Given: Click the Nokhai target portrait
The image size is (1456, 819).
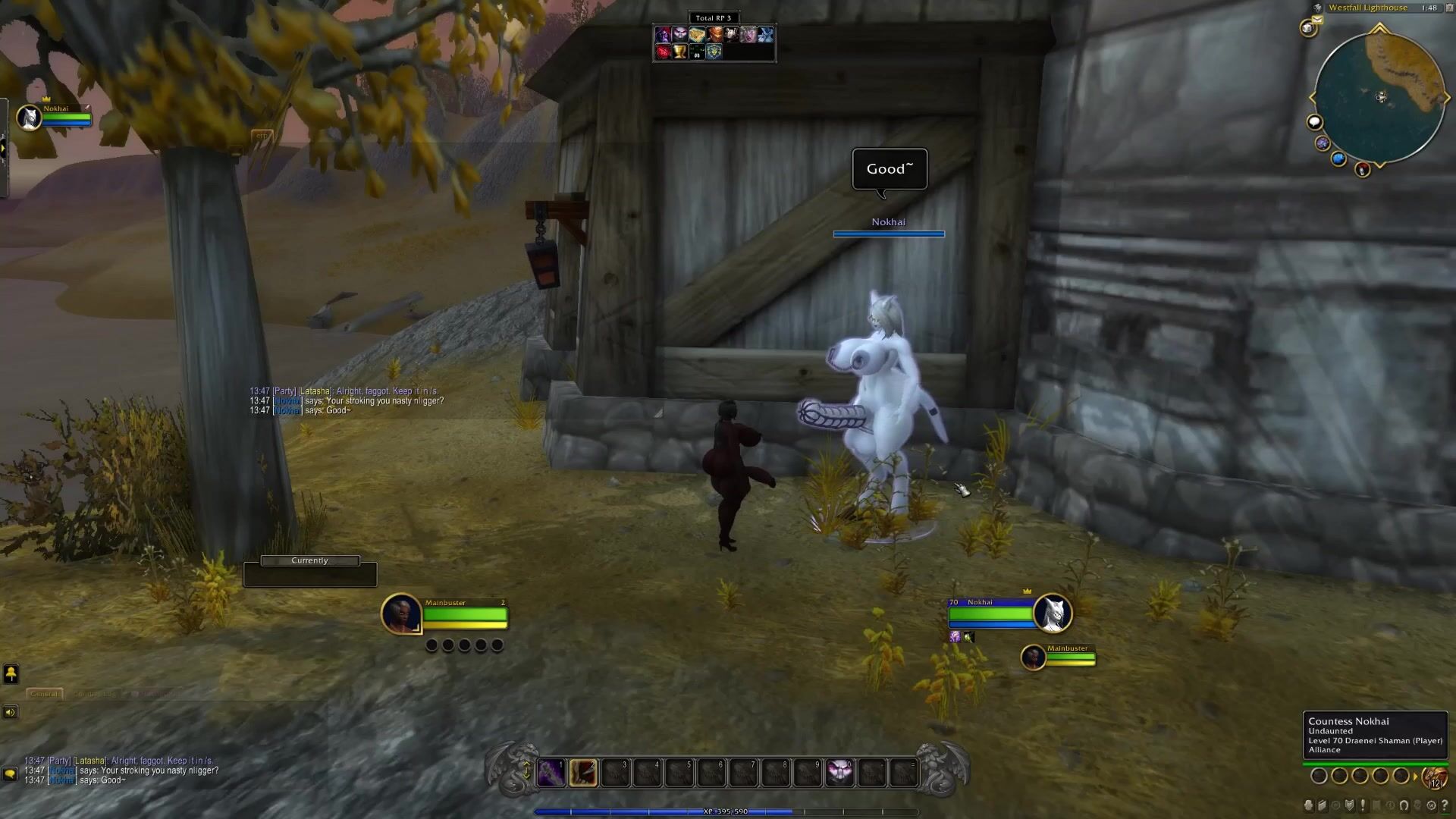Looking at the screenshot, I should [x=1053, y=613].
